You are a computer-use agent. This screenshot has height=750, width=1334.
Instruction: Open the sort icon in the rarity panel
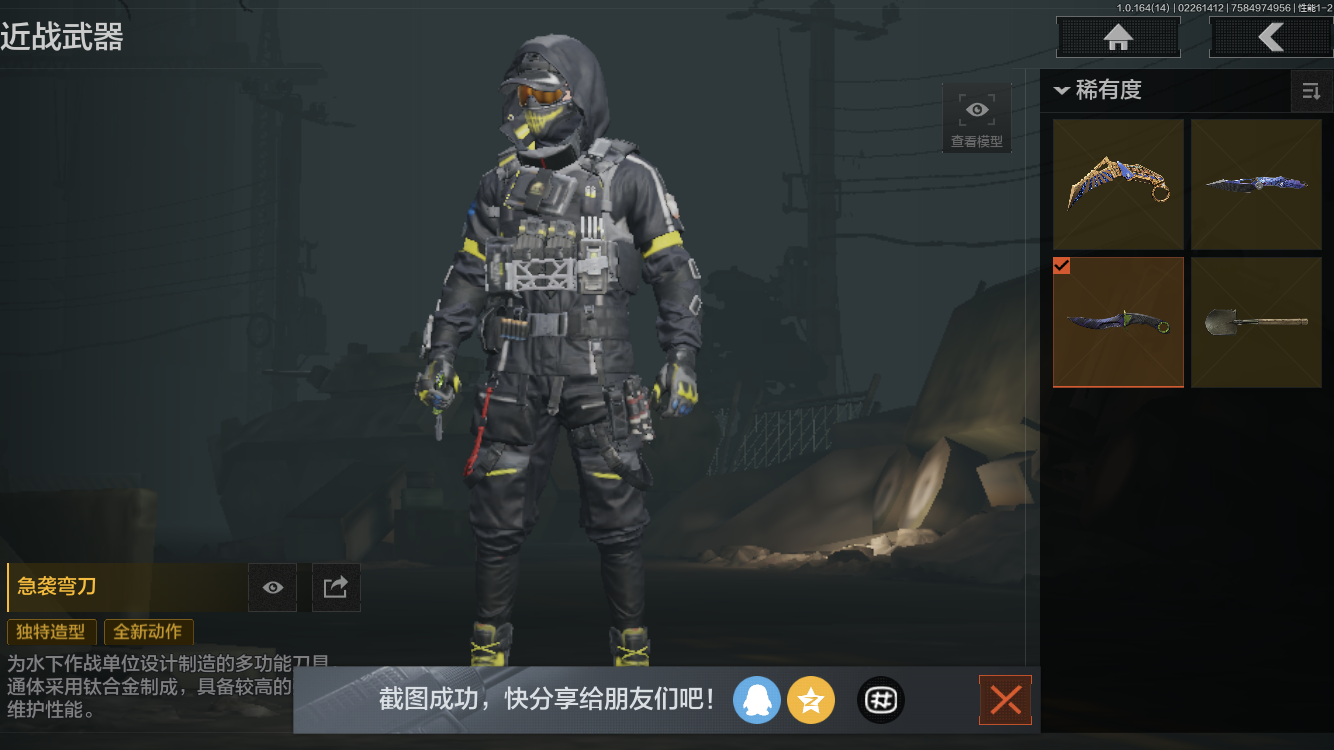click(x=1311, y=91)
